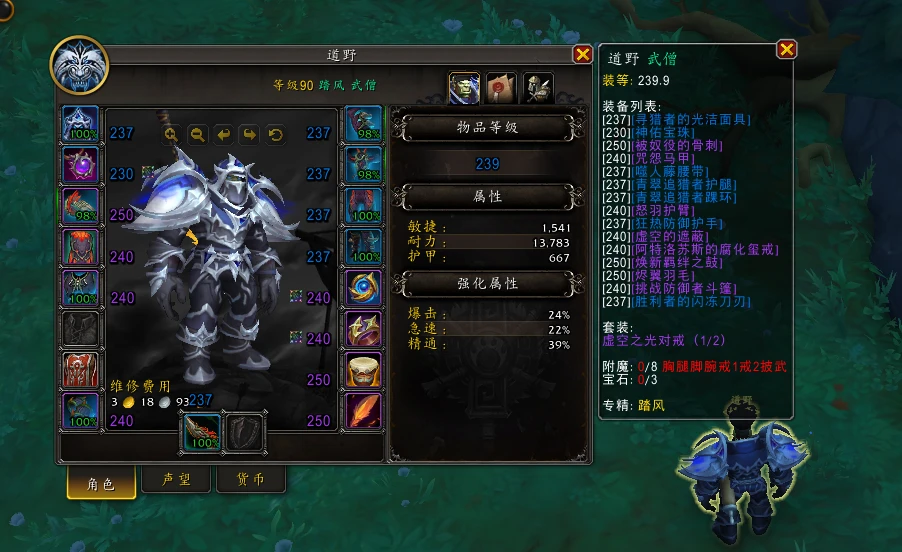Select the 角色 character tab
Screen dimensions: 902x552
[102, 483]
